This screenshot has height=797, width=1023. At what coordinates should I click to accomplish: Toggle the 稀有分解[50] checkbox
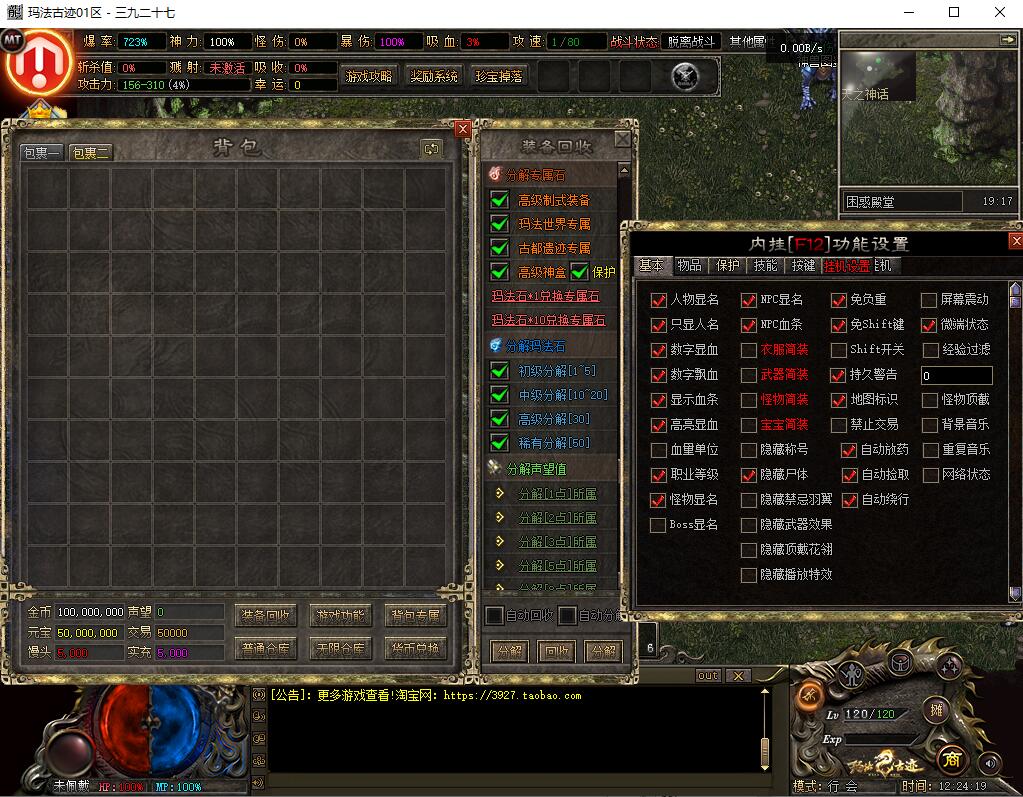tap(500, 442)
